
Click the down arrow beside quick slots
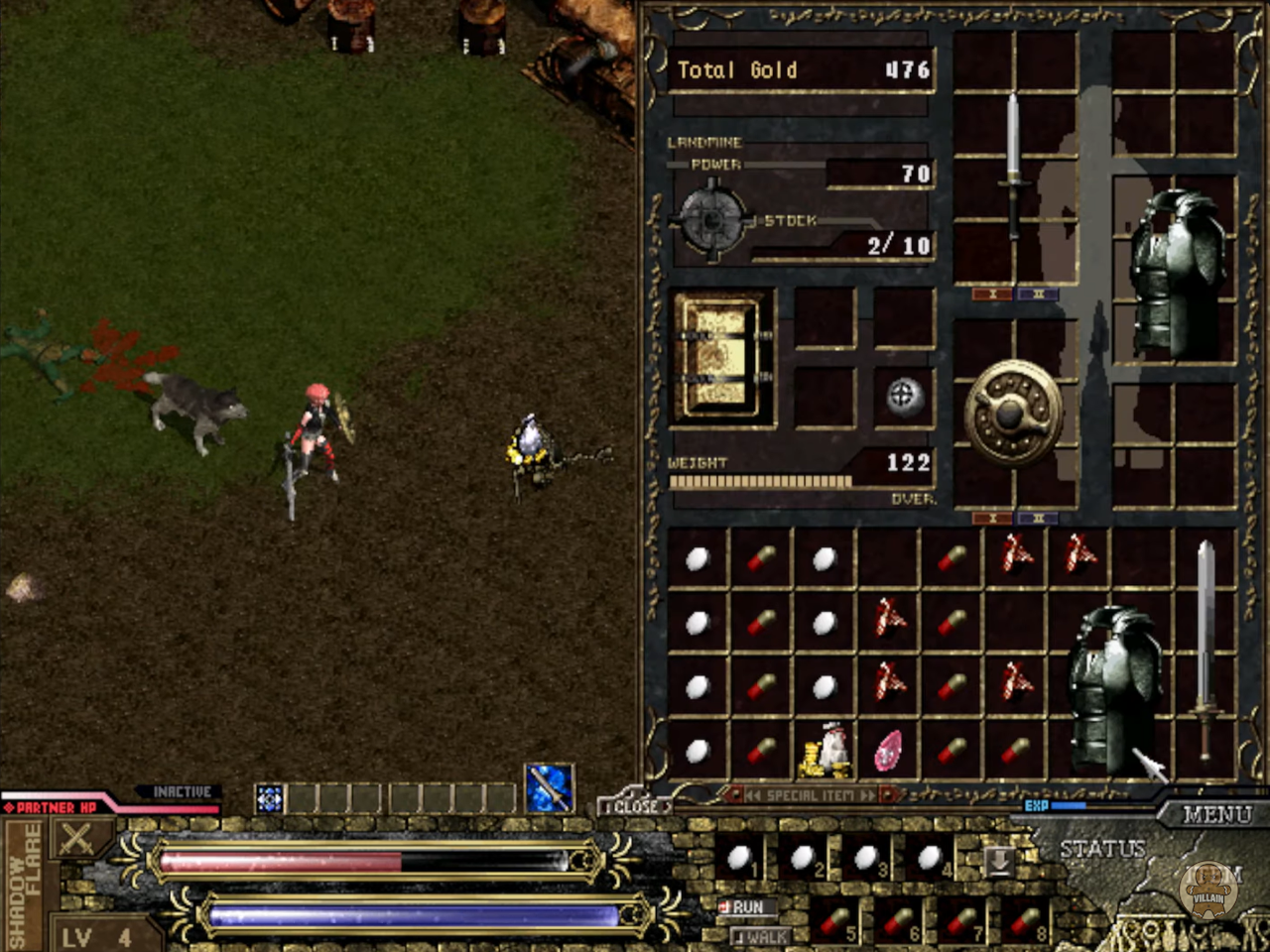coord(998,861)
